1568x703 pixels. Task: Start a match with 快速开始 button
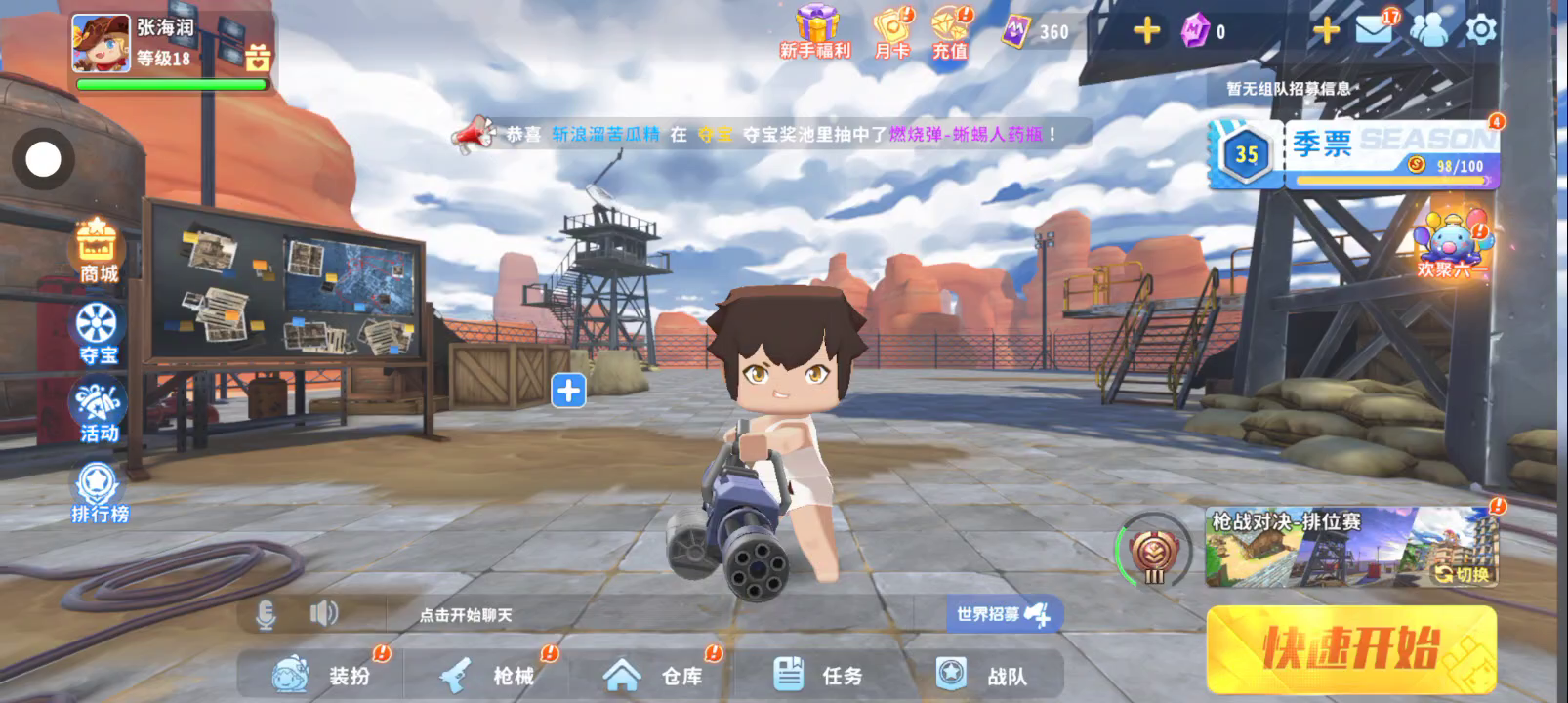(1351, 648)
